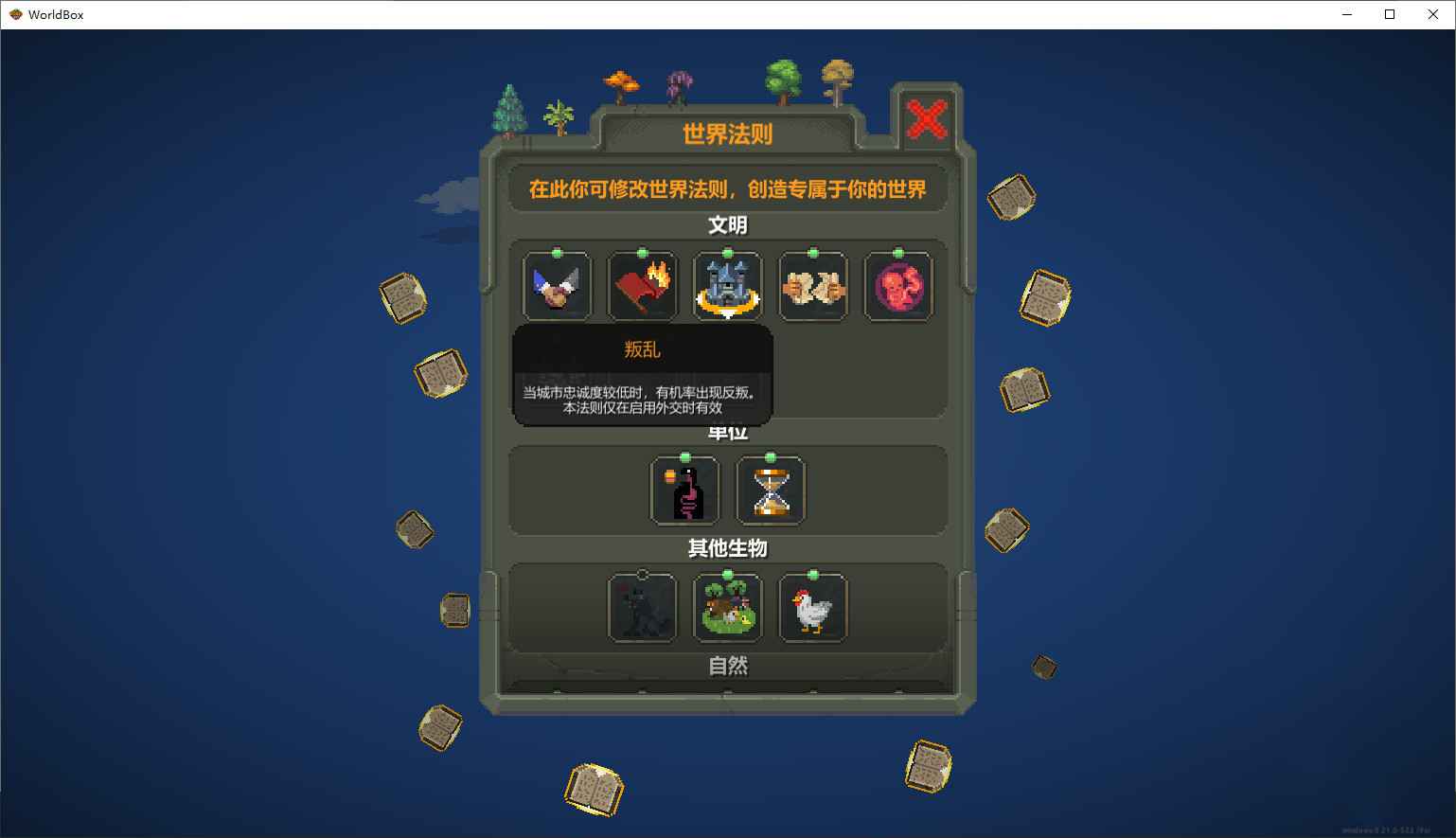Click the burning rebellion flag icon
The image size is (1456, 838).
(642, 285)
